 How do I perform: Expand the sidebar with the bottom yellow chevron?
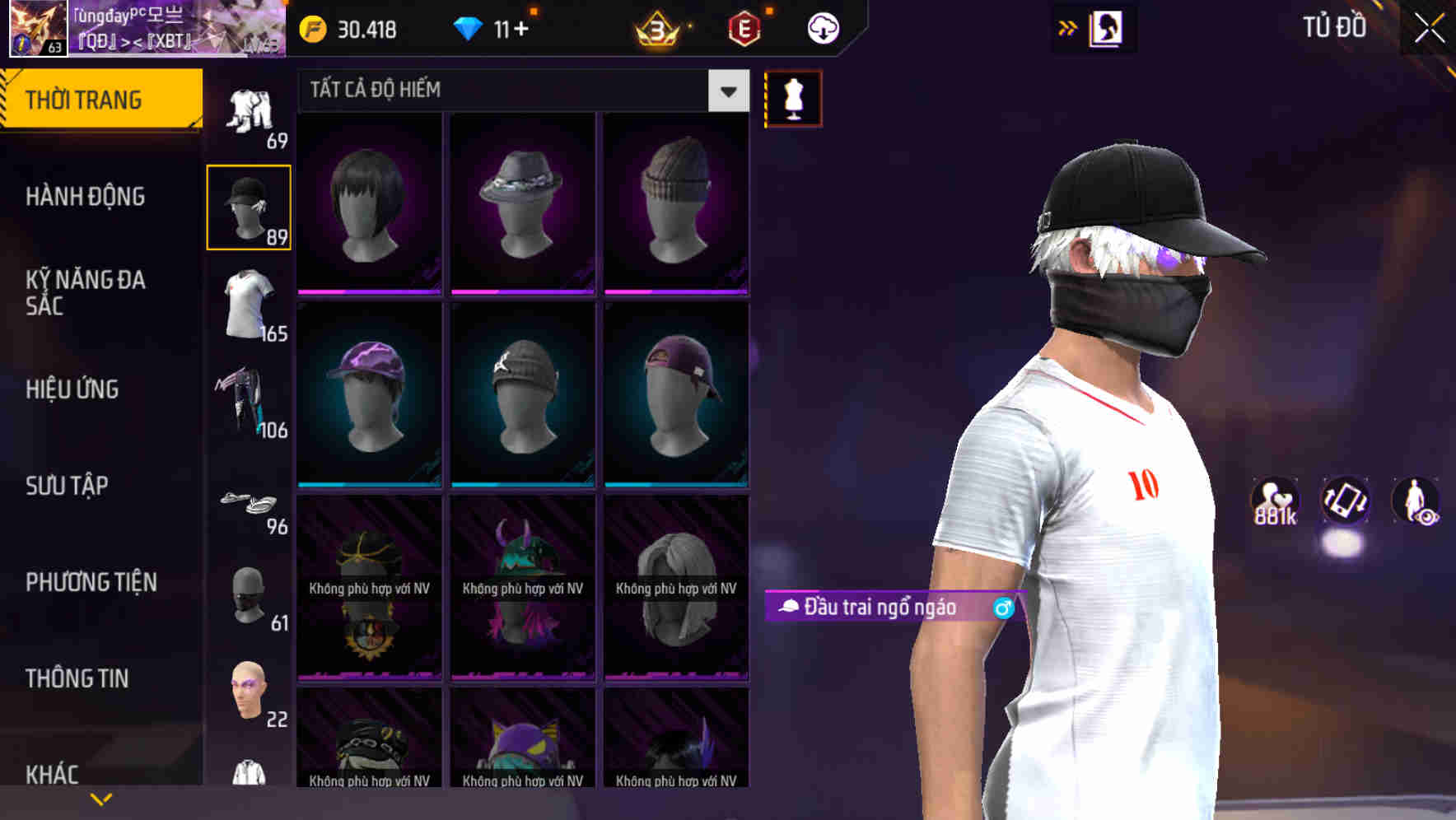point(100,798)
